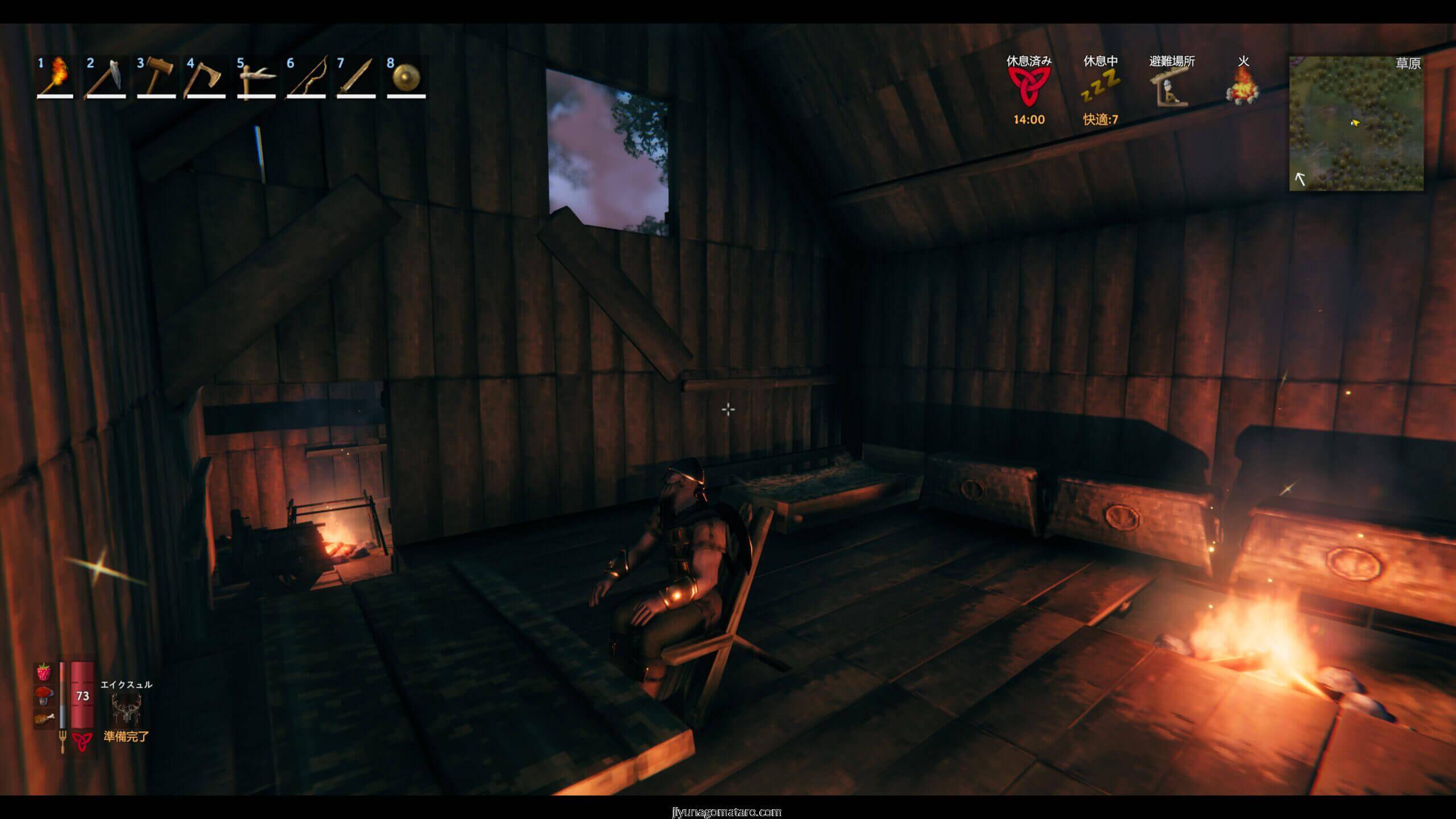1456x819 pixels.
Task: Open the minimap in the corner
Action: point(1356,123)
